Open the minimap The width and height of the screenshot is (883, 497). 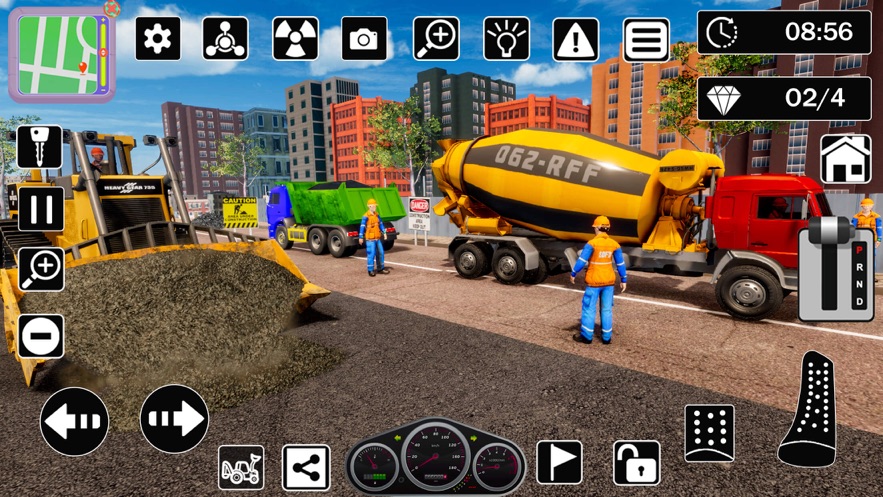tap(61, 54)
